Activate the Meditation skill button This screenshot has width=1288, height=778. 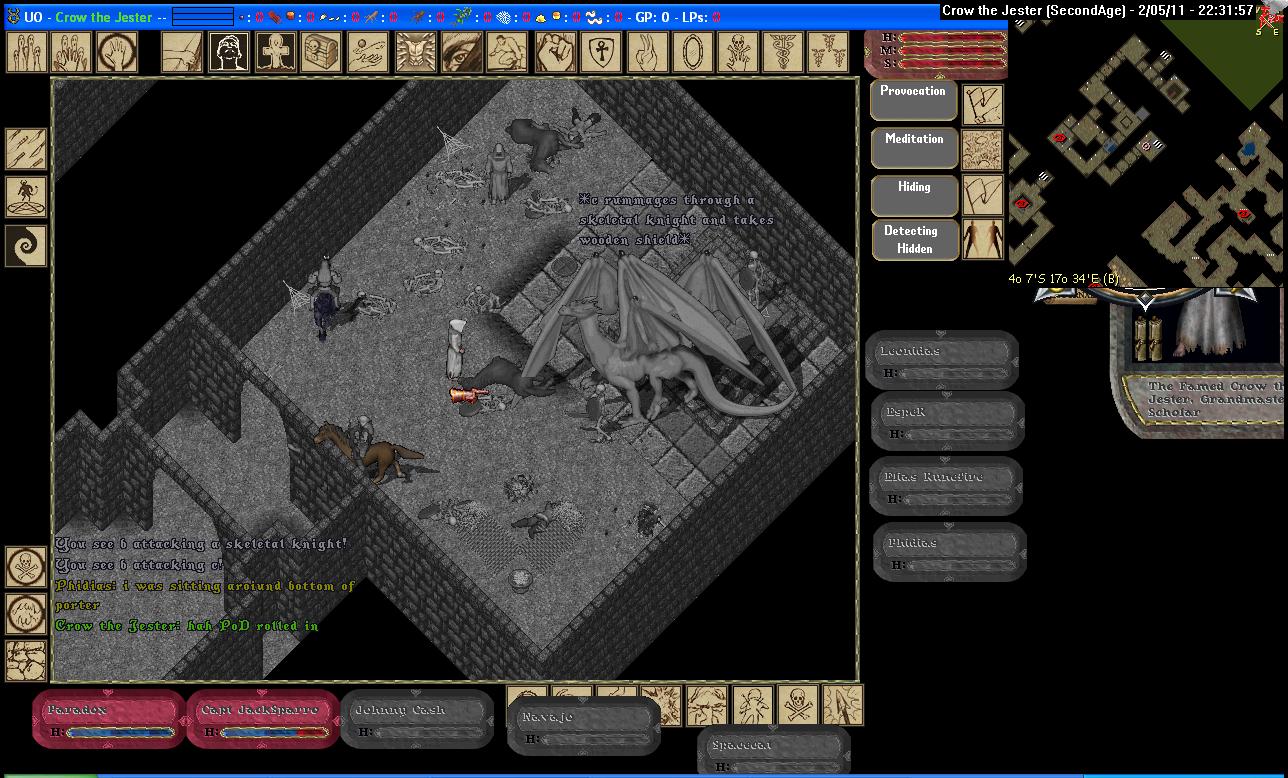pos(914,149)
